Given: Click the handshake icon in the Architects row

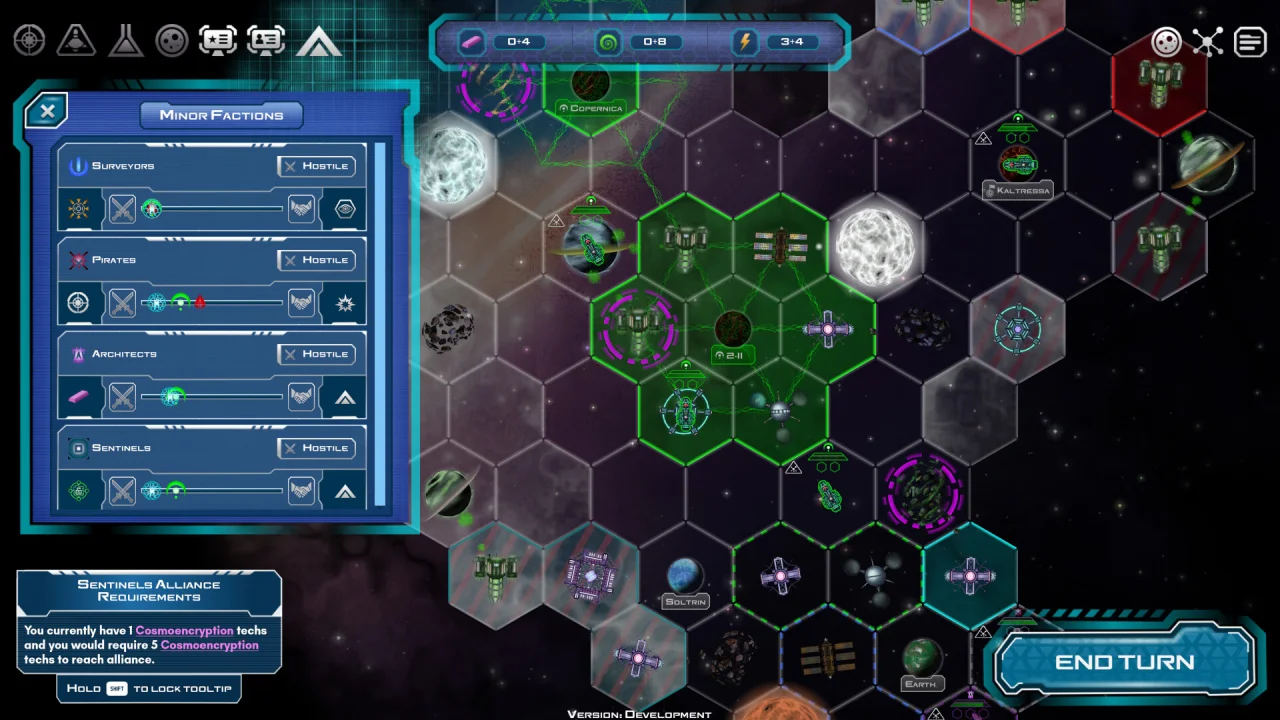Looking at the screenshot, I should pos(301,397).
